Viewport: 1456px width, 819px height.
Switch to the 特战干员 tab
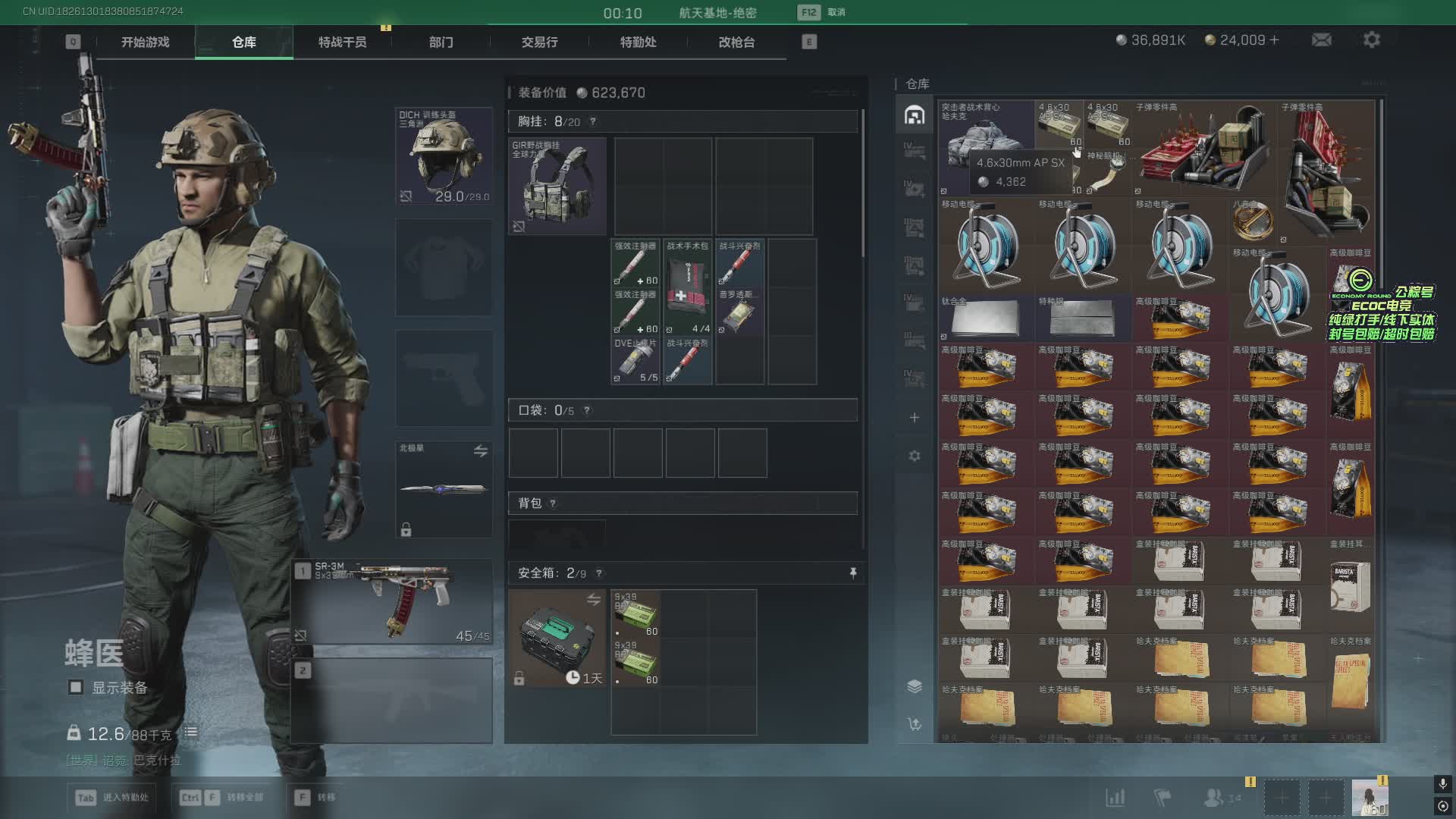click(342, 42)
